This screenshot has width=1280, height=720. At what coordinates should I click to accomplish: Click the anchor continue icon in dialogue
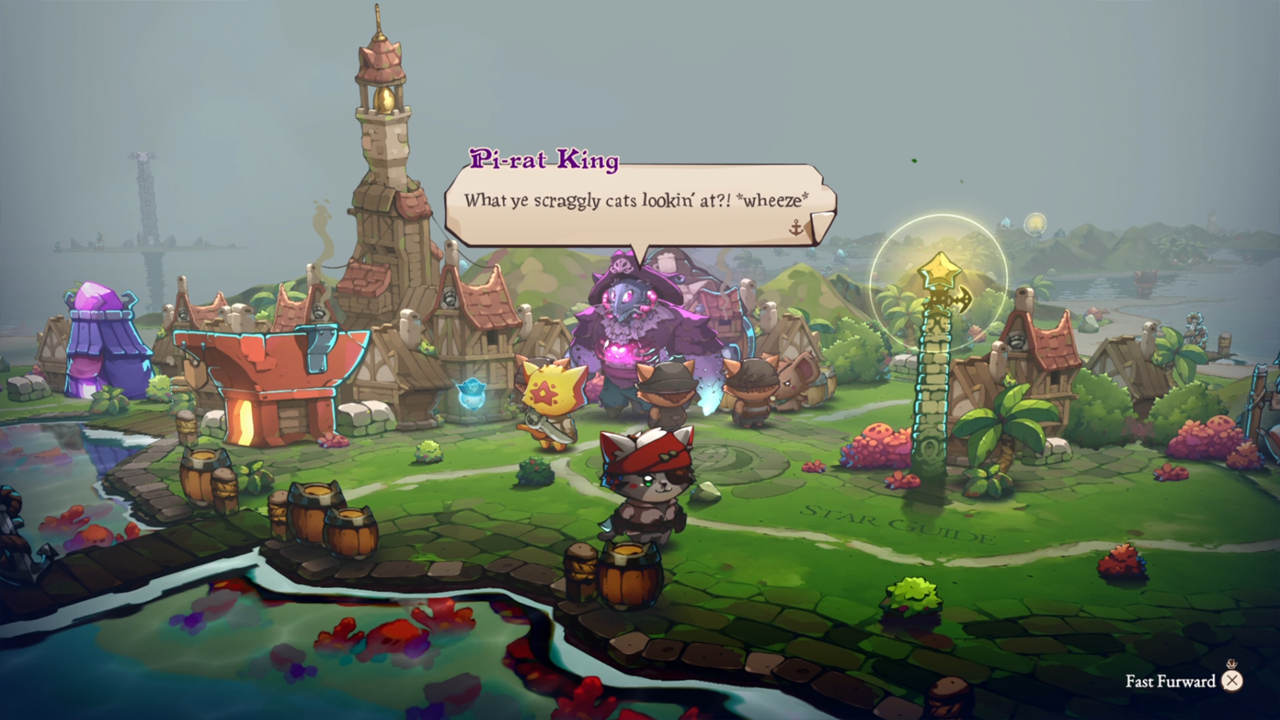tap(797, 228)
